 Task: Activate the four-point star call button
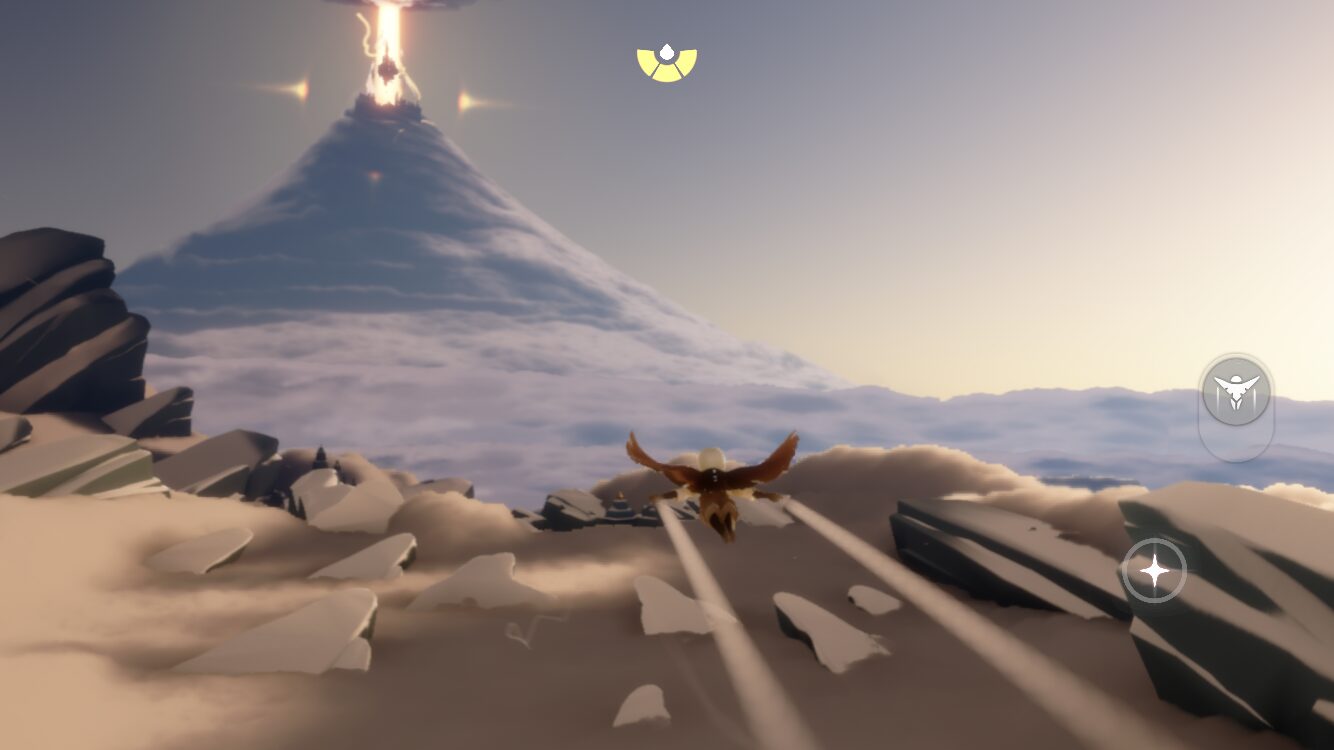point(1154,571)
